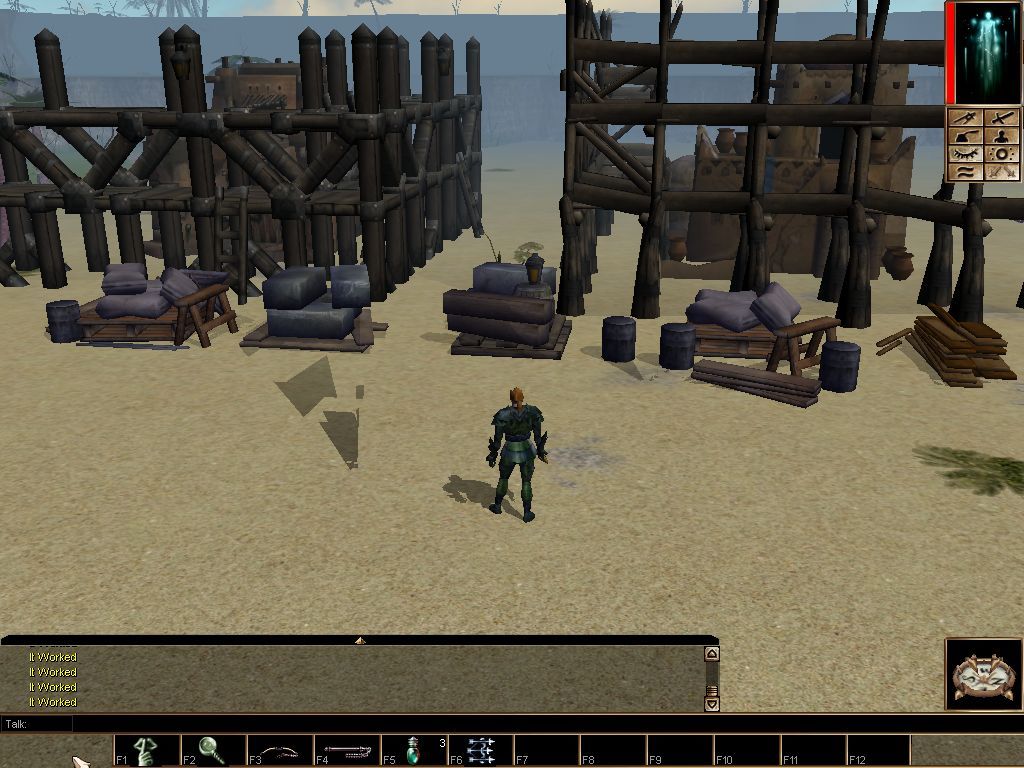Viewport: 1024px width, 768px height.
Task: Use the magnifying glass in slot F2
Action: (x=213, y=750)
